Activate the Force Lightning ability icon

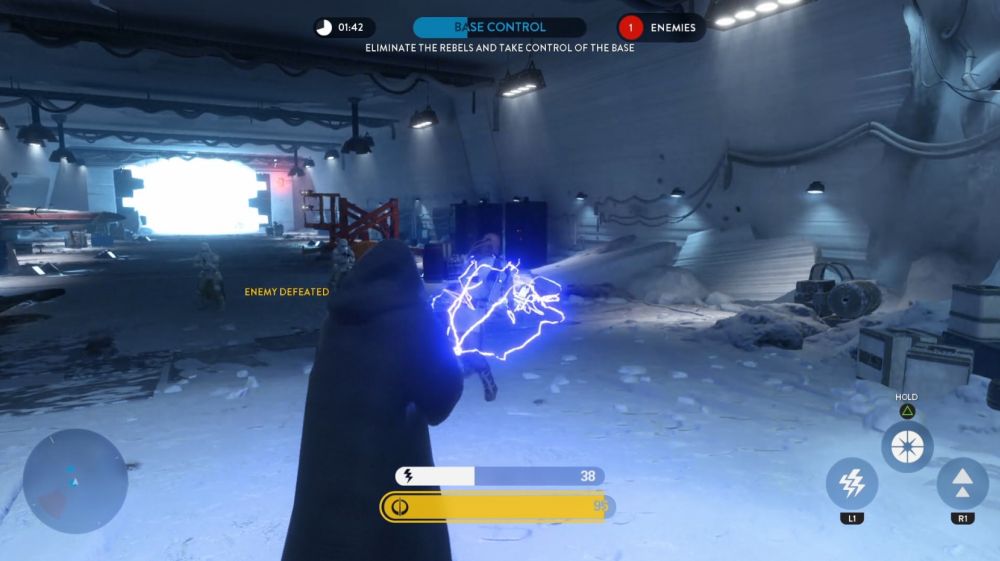click(x=851, y=484)
